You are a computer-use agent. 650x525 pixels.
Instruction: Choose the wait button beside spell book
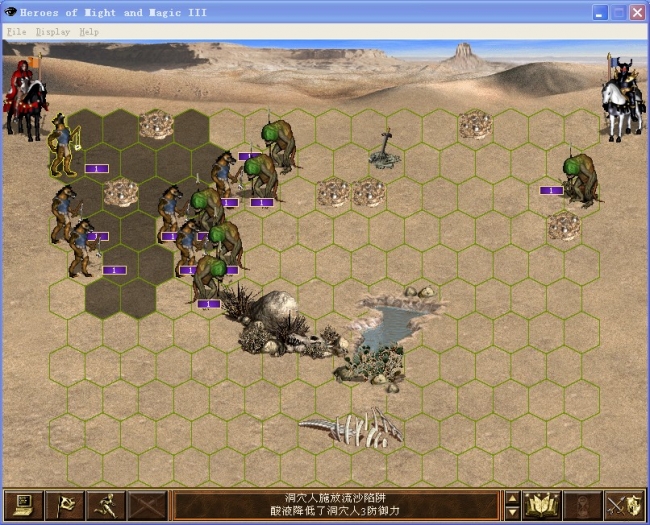tap(584, 505)
